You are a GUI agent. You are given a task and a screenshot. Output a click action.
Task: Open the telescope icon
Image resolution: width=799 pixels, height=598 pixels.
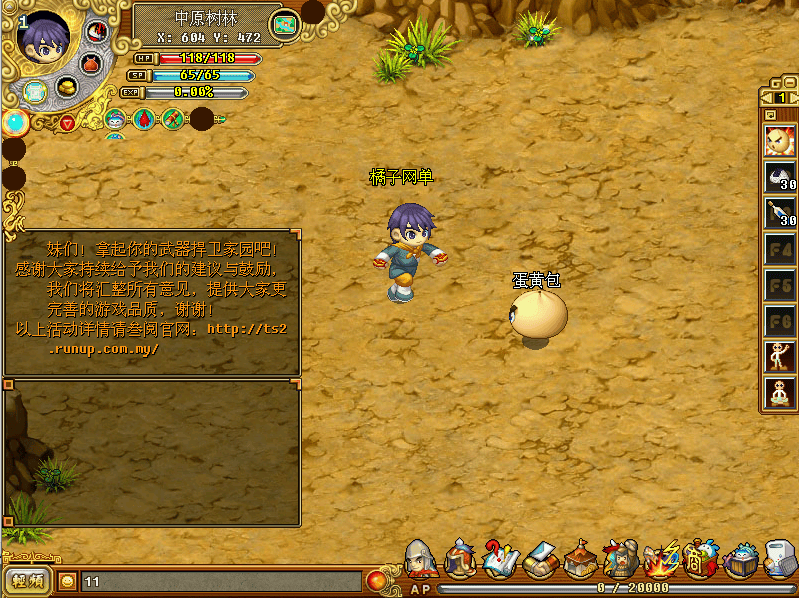pyautogui.click(x=173, y=120)
